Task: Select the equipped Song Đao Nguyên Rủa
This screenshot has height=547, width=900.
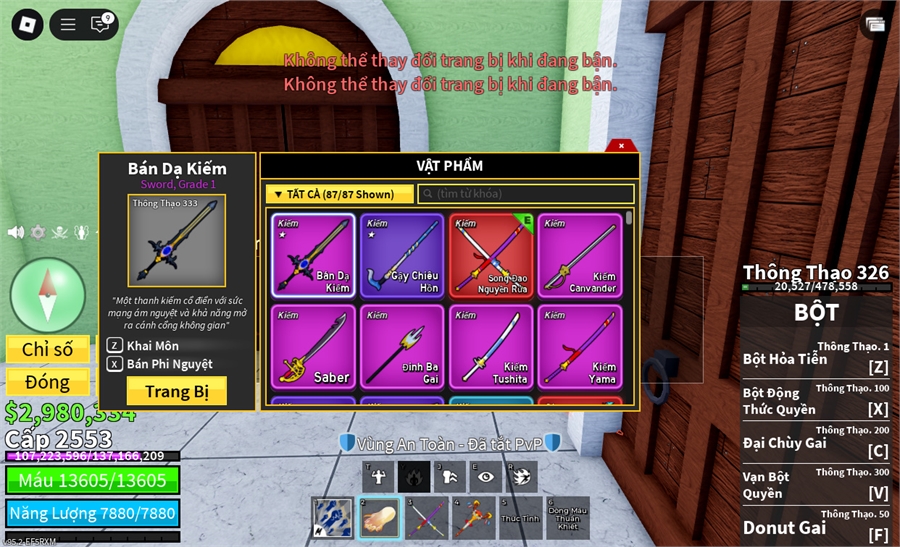Action: click(x=491, y=255)
